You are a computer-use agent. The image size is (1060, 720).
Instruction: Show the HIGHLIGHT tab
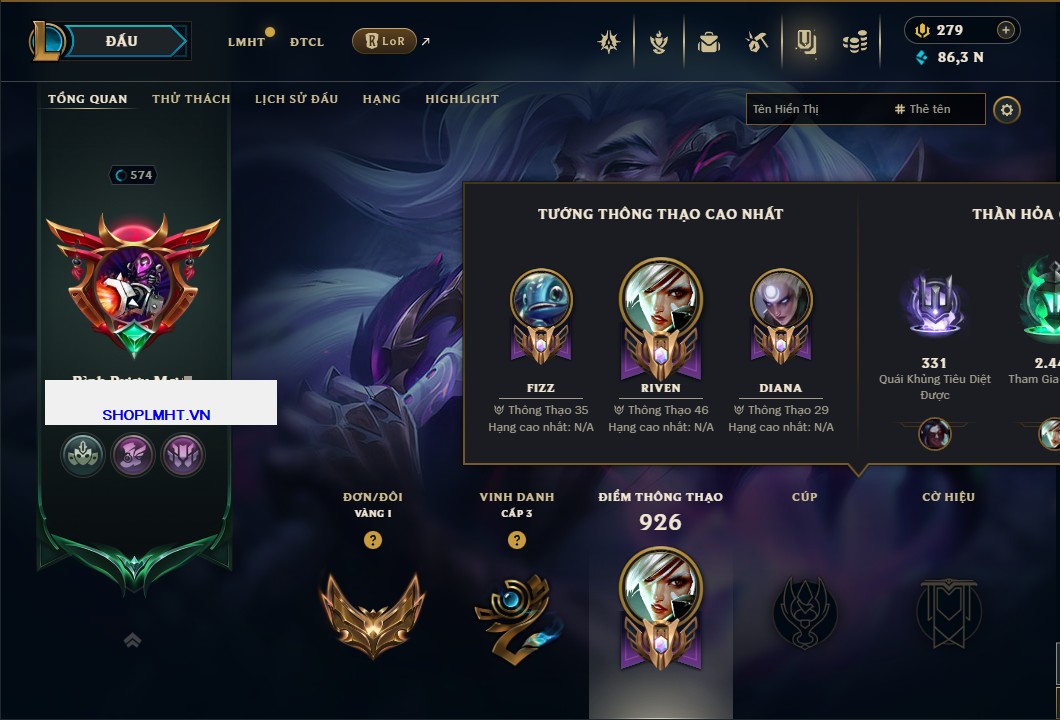[461, 99]
